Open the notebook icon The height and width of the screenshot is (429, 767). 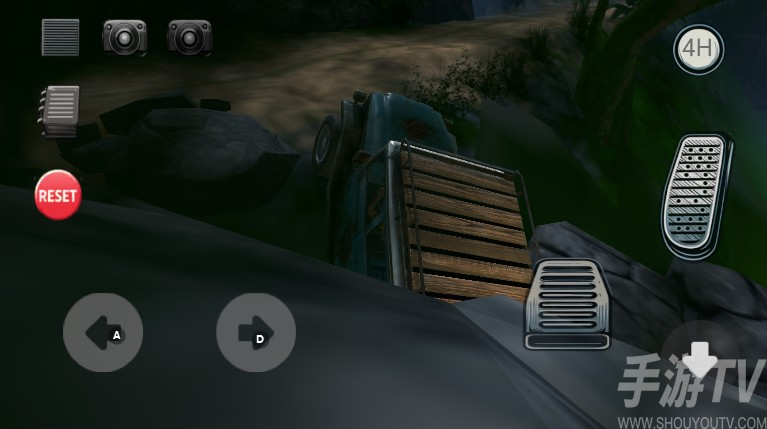[x=59, y=110]
